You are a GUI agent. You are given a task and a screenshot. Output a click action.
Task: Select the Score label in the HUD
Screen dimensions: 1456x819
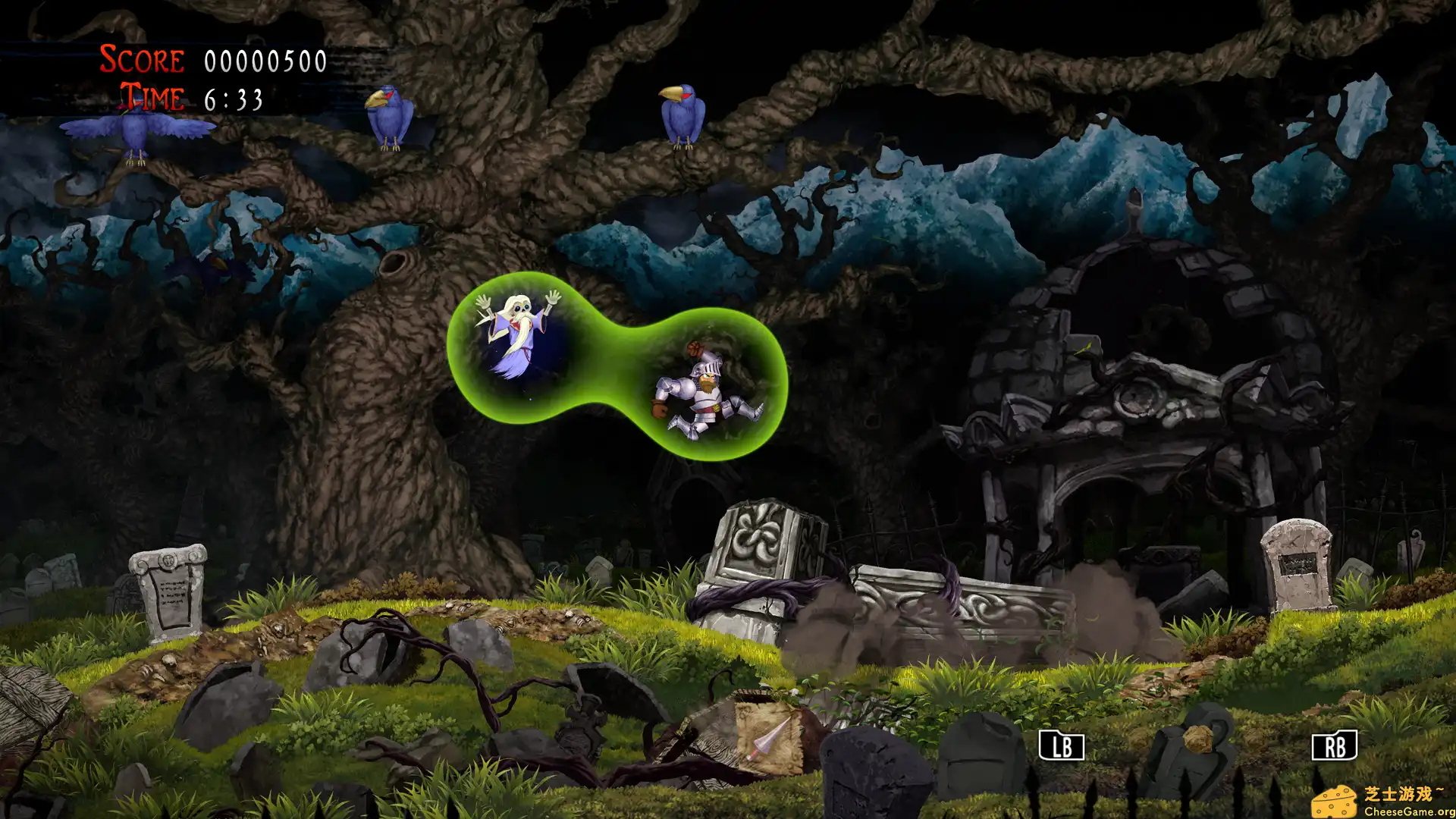click(x=140, y=59)
